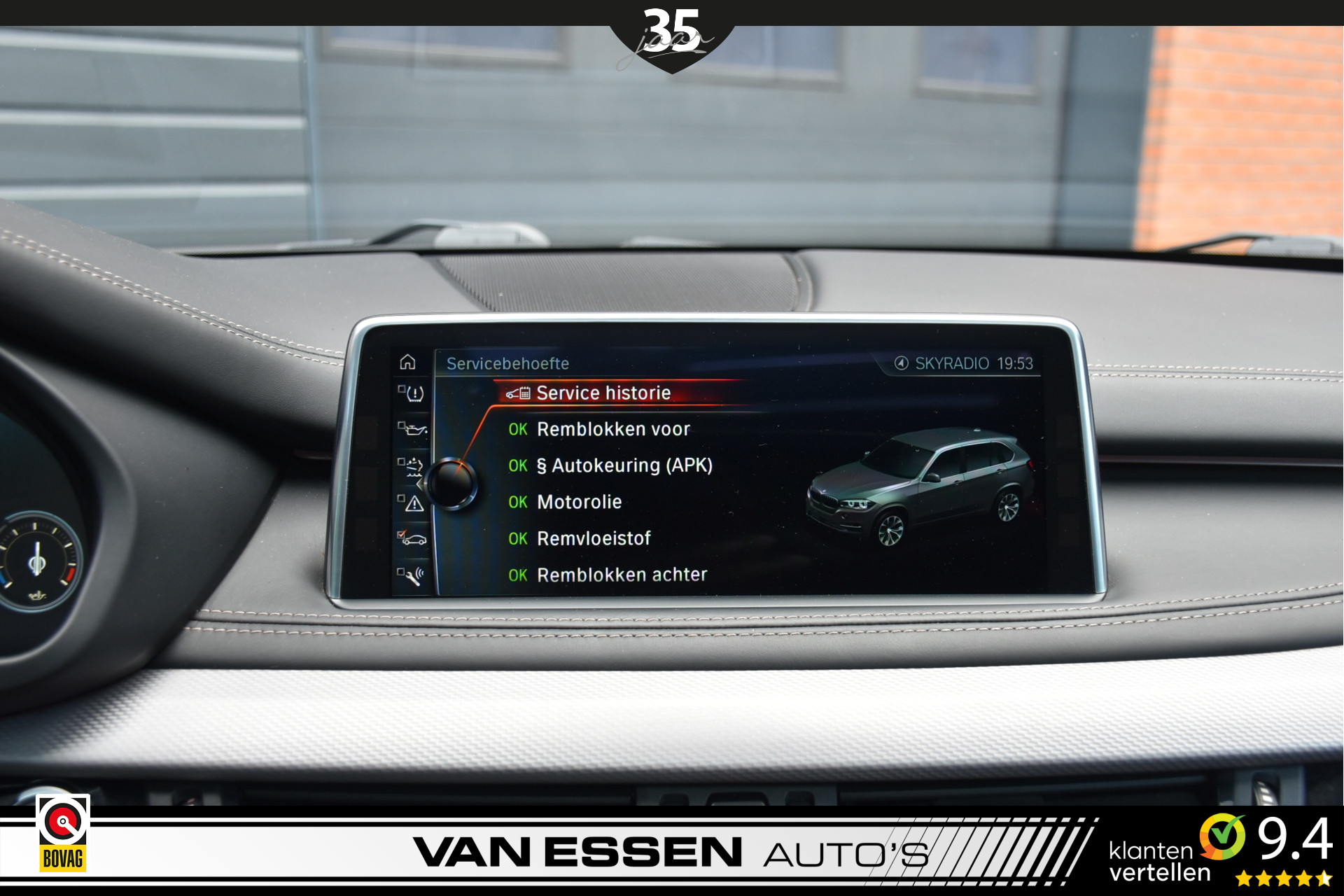Open the wrench service icon

[413, 575]
